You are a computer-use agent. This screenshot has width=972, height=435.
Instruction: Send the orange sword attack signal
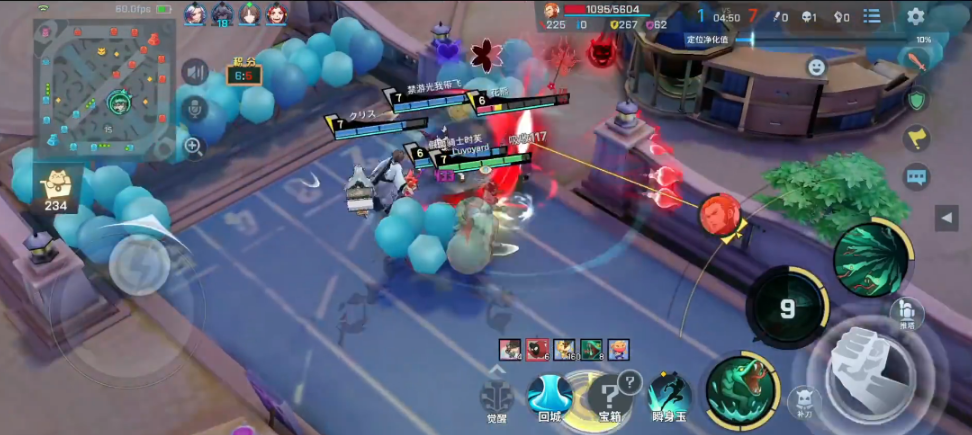(x=916, y=59)
